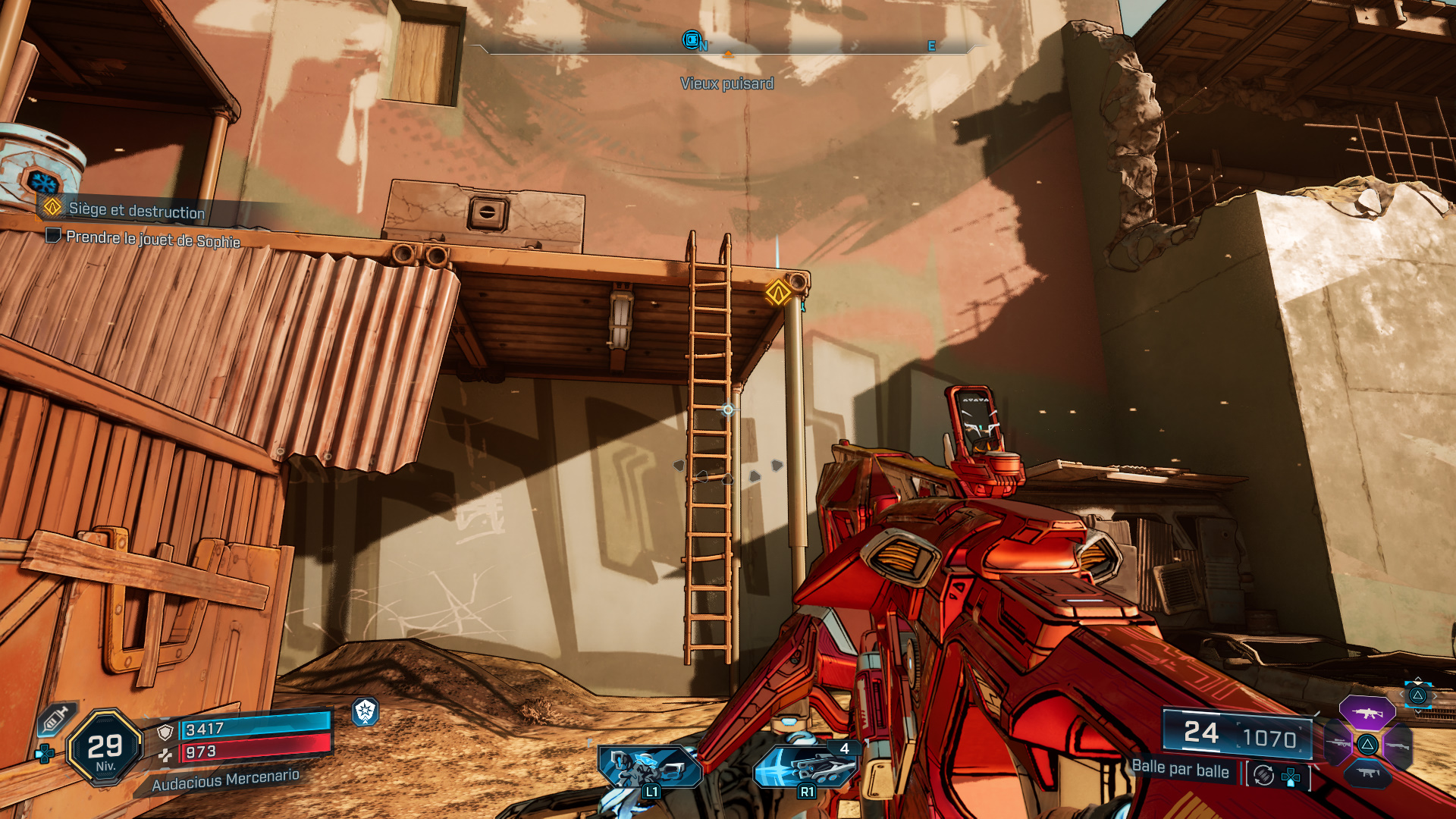Select the SMG weapon slot
The height and width of the screenshot is (819, 1456).
[x=1368, y=773]
